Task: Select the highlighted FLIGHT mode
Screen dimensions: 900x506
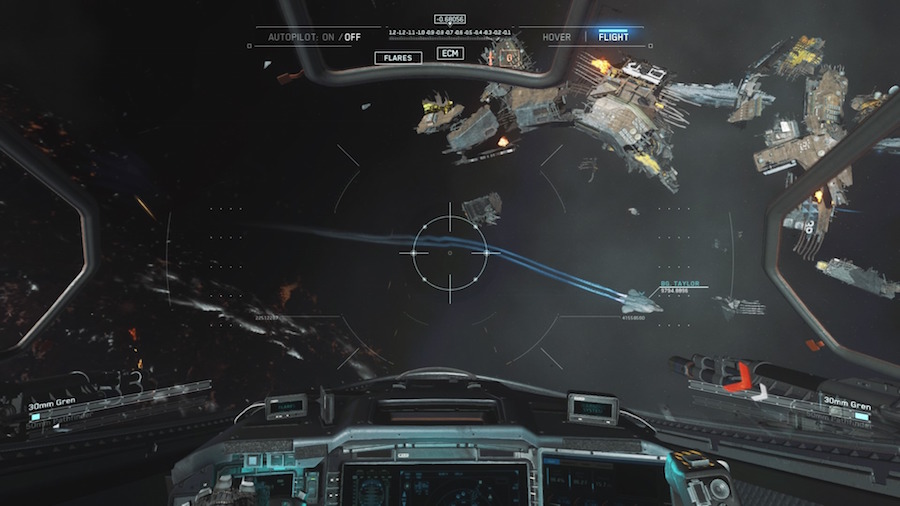Action: pos(613,37)
